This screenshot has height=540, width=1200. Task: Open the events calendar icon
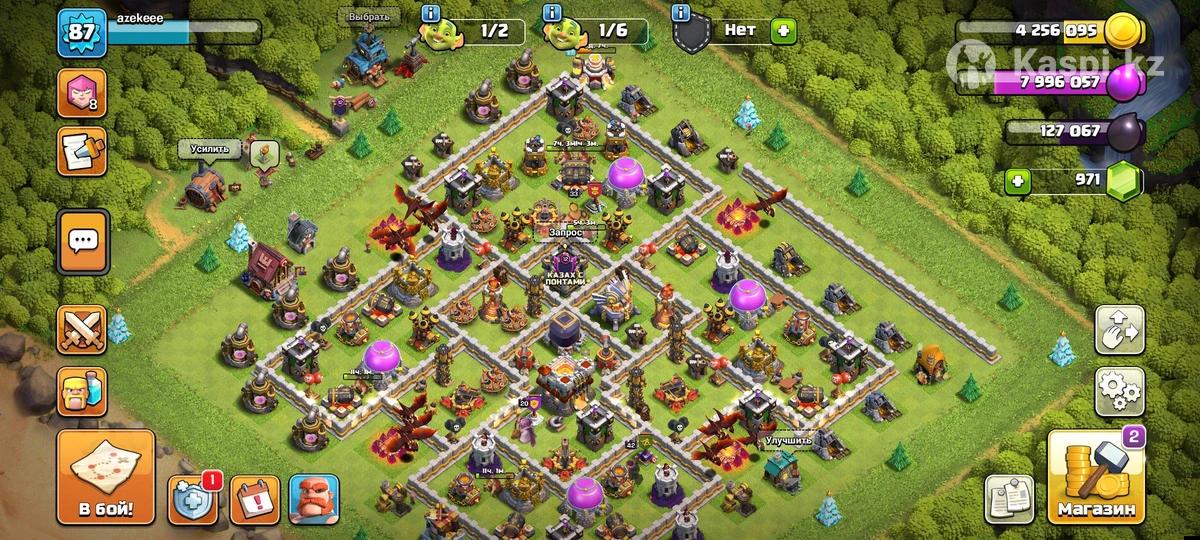click(x=255, y=499)
